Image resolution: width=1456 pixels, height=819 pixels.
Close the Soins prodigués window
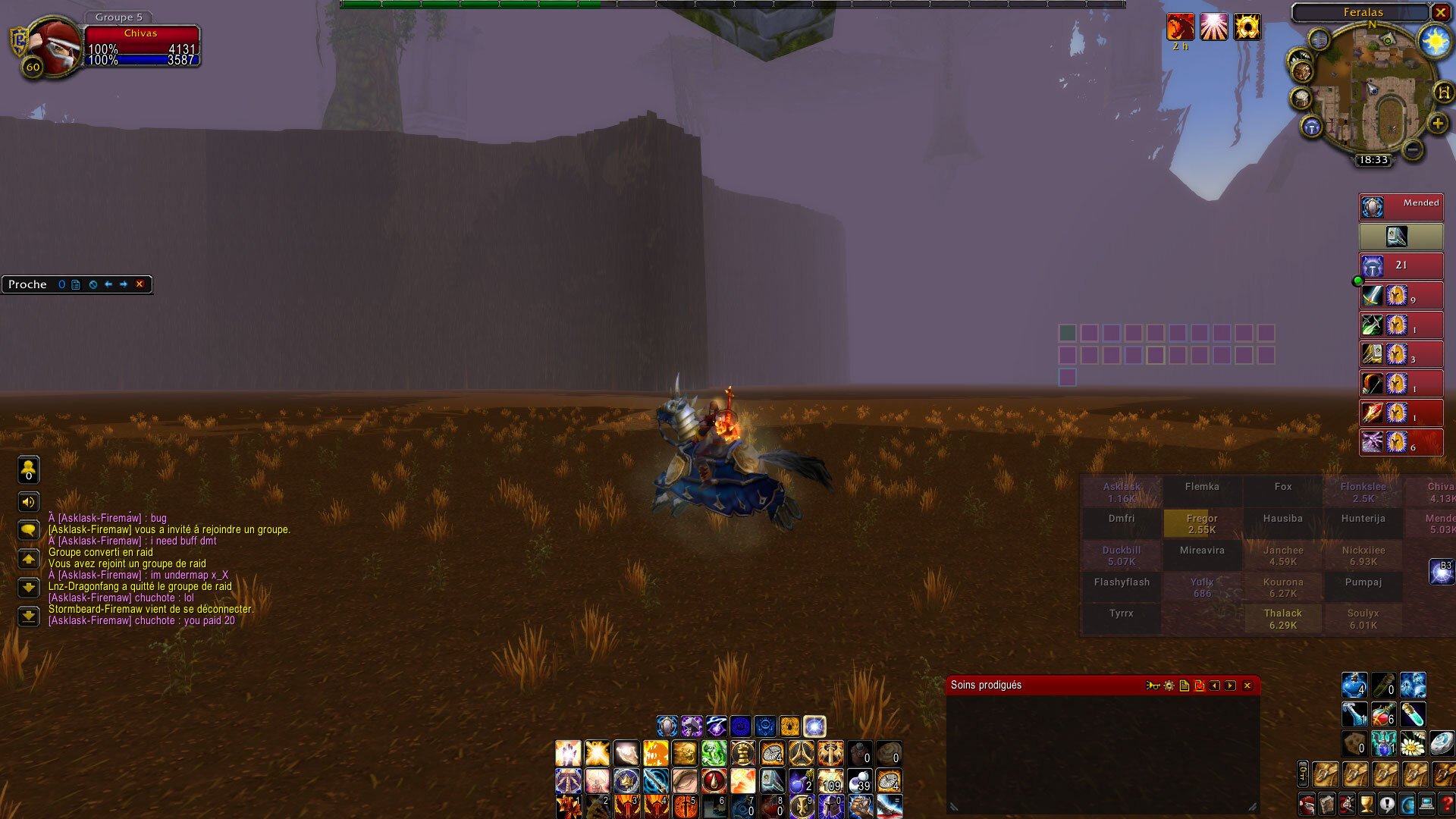click(x=1247, y=686)
